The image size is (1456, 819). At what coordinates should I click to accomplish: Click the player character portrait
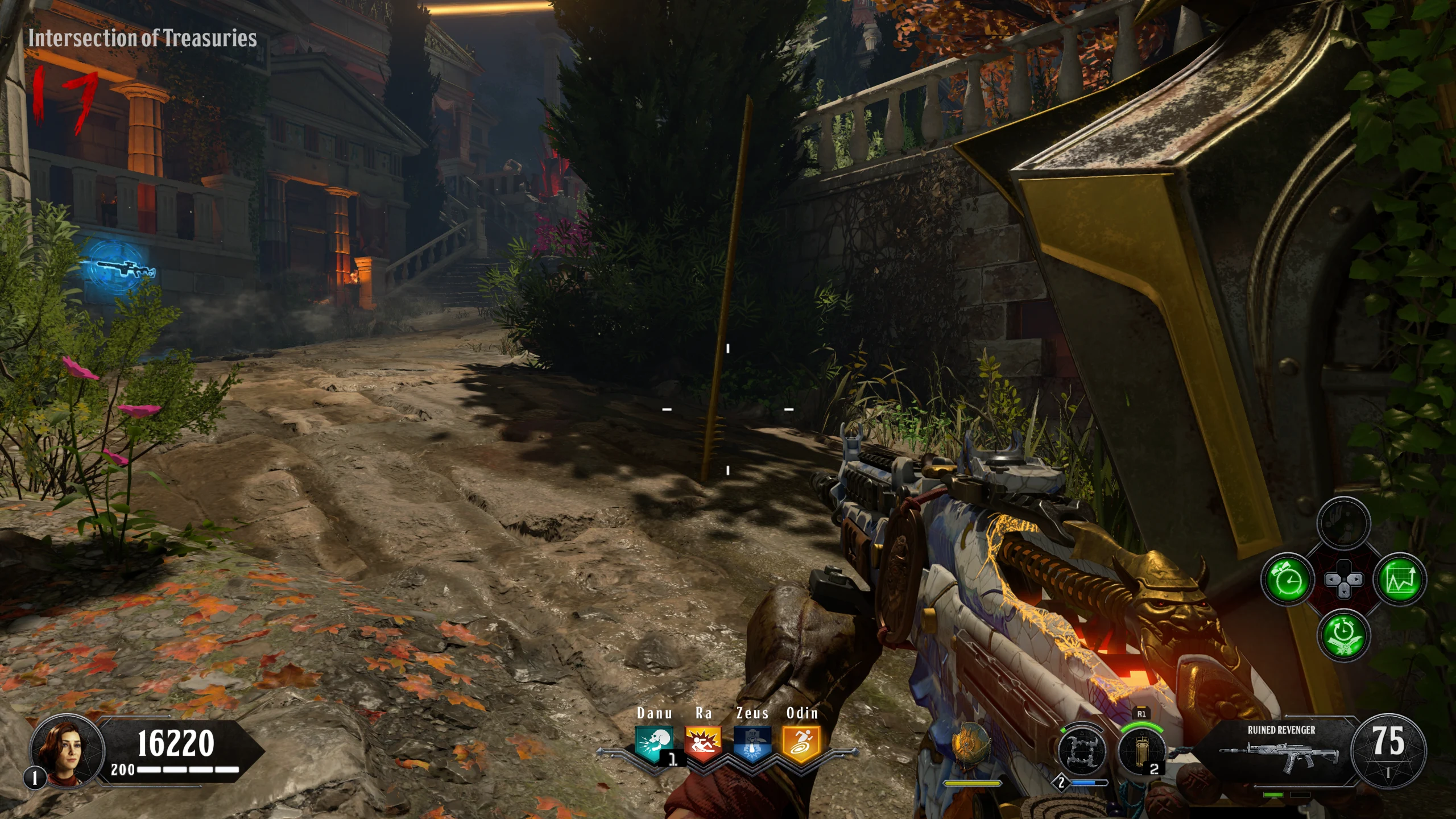click(67, 750)
